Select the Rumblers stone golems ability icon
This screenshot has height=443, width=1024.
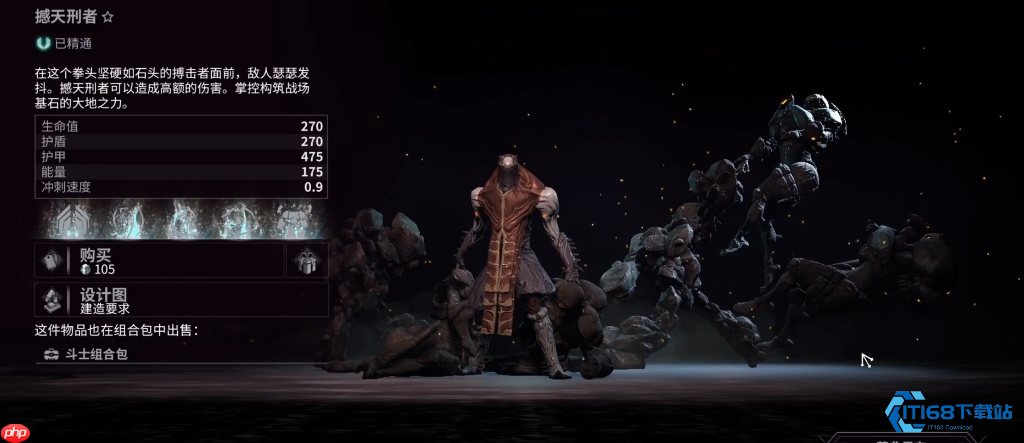[x=291, y=218]
